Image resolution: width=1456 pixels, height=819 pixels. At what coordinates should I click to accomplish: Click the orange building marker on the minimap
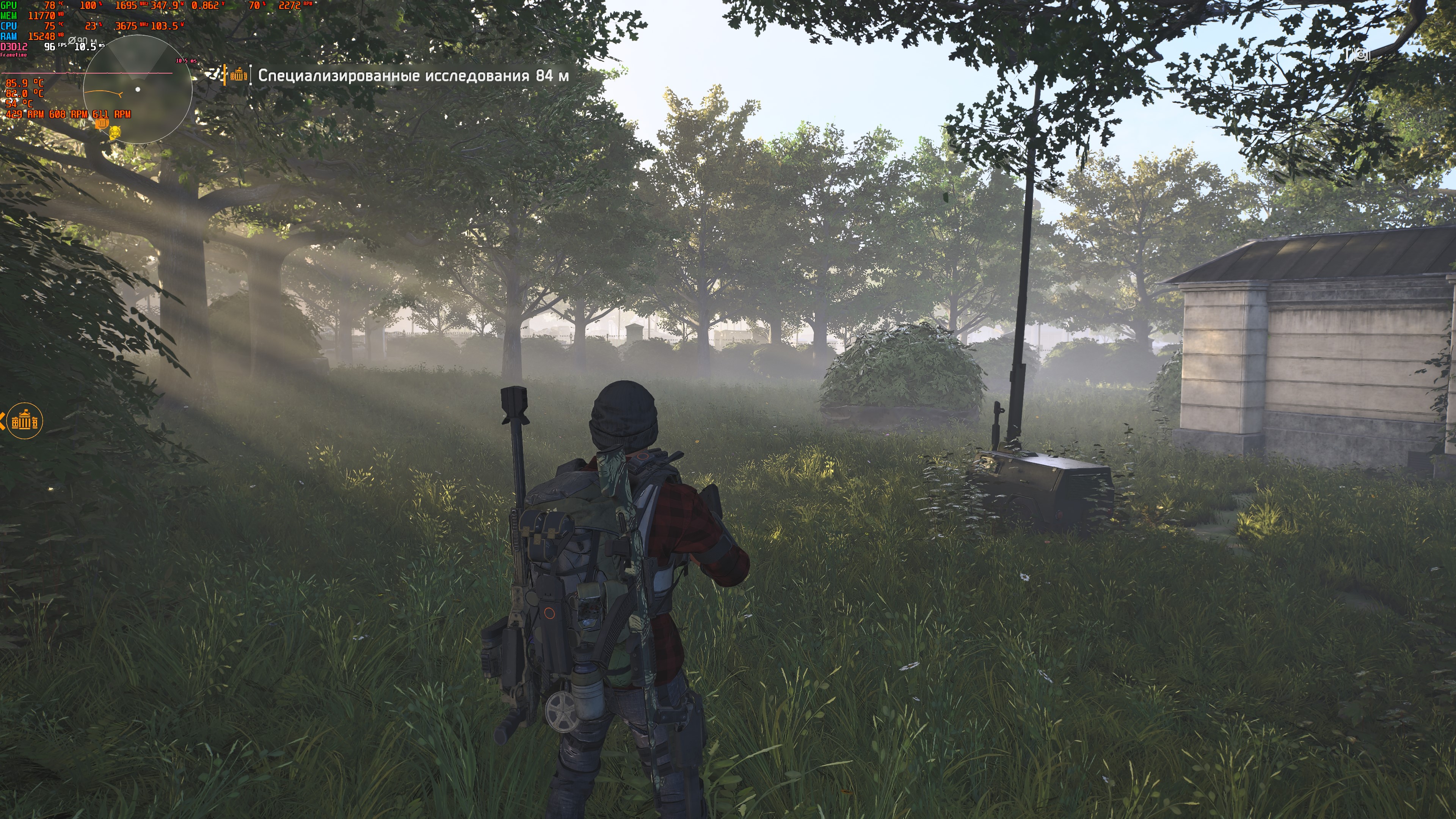coord(102,122)
